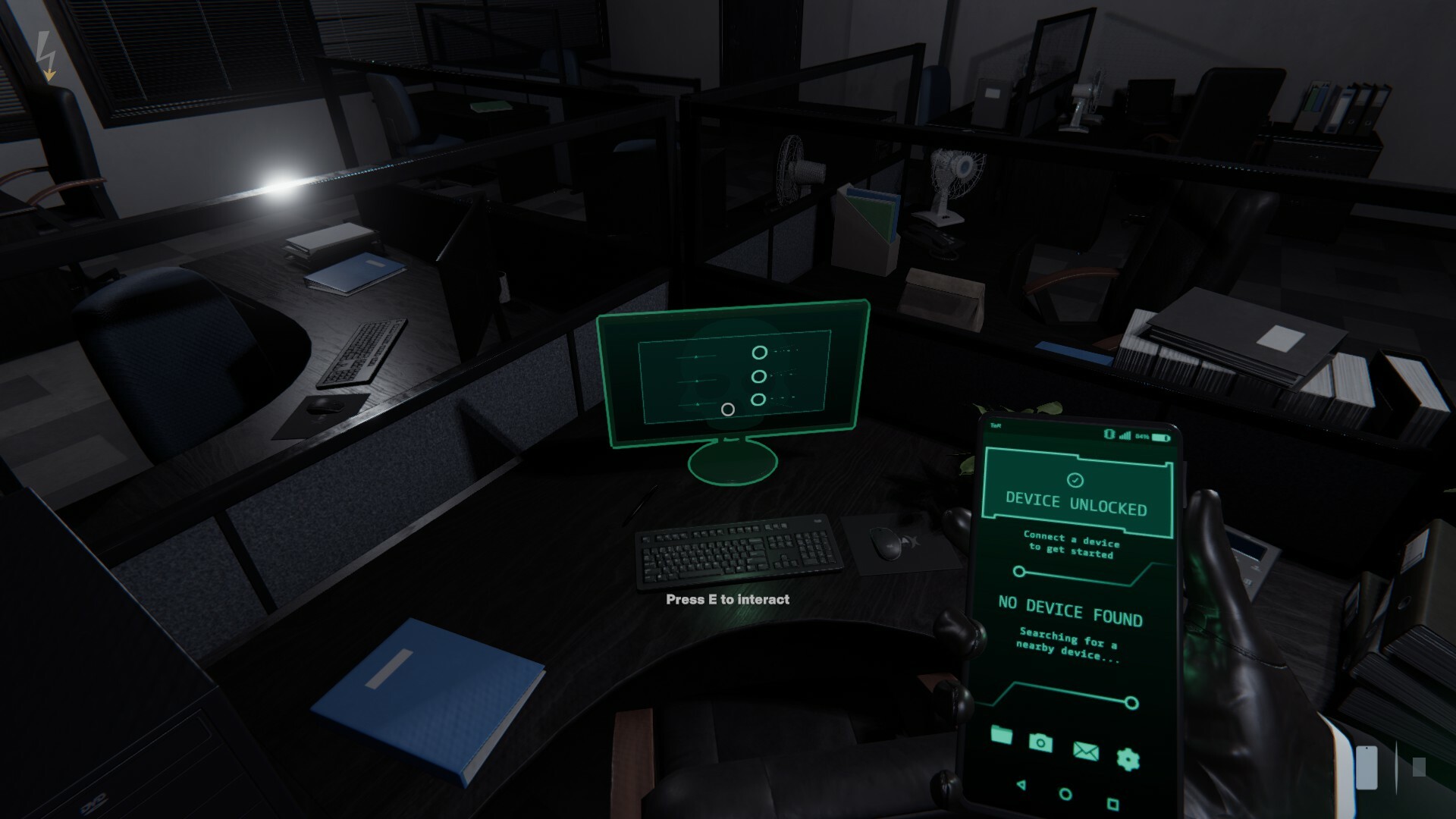
Task: Tap the home circle button on the phone
Action: point(1065,795)
